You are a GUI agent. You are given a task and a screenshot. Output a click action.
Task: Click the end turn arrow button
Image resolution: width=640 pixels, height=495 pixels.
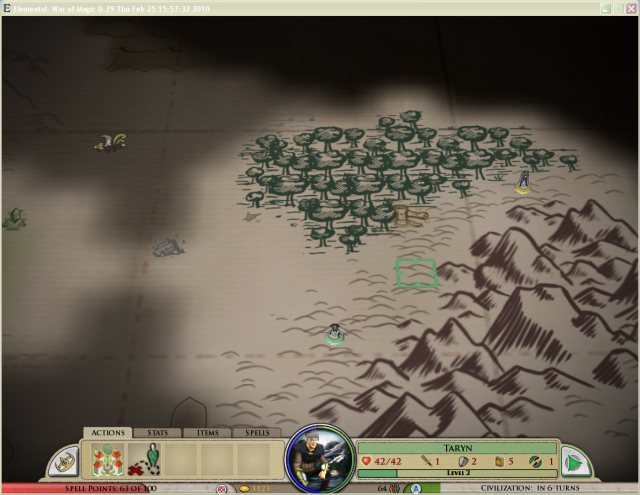(x=573, y=461)
